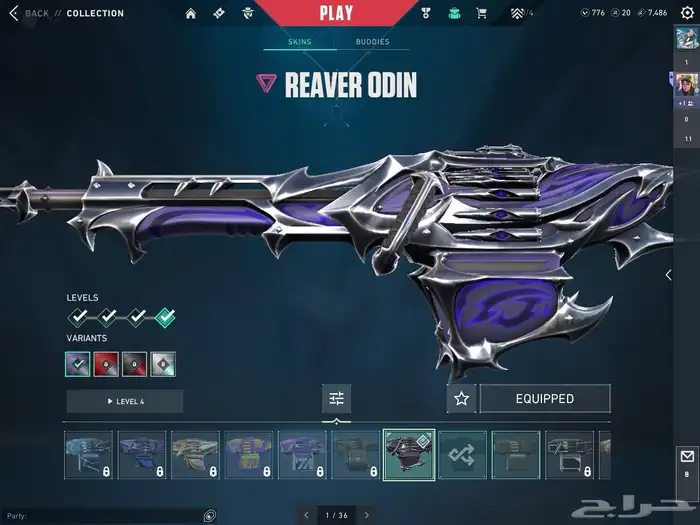Image resolution: width=700 pixels, height=525 pixels.
Task: Choose the purple default variant swatch
Action: click(78, 365)
